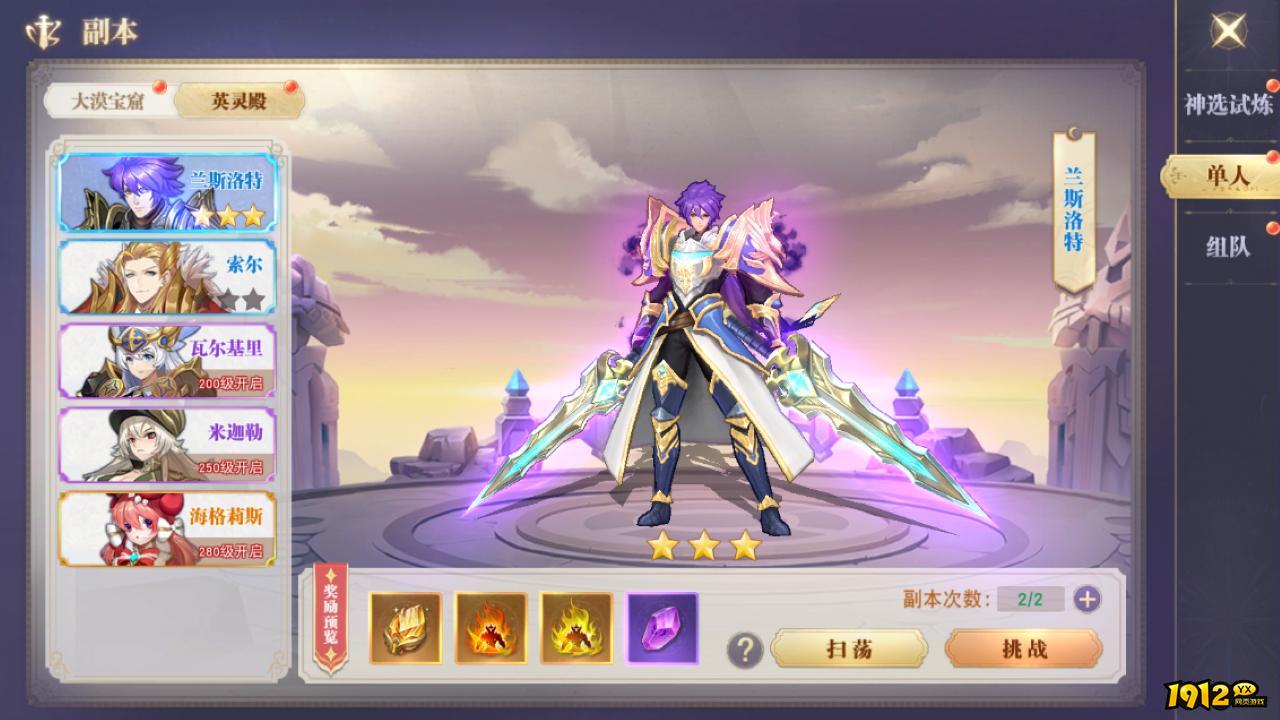Viewport: 1280px width, 720px height.
Task: Click the 米迦勒 locked hero card
Action: coord(167,446)
